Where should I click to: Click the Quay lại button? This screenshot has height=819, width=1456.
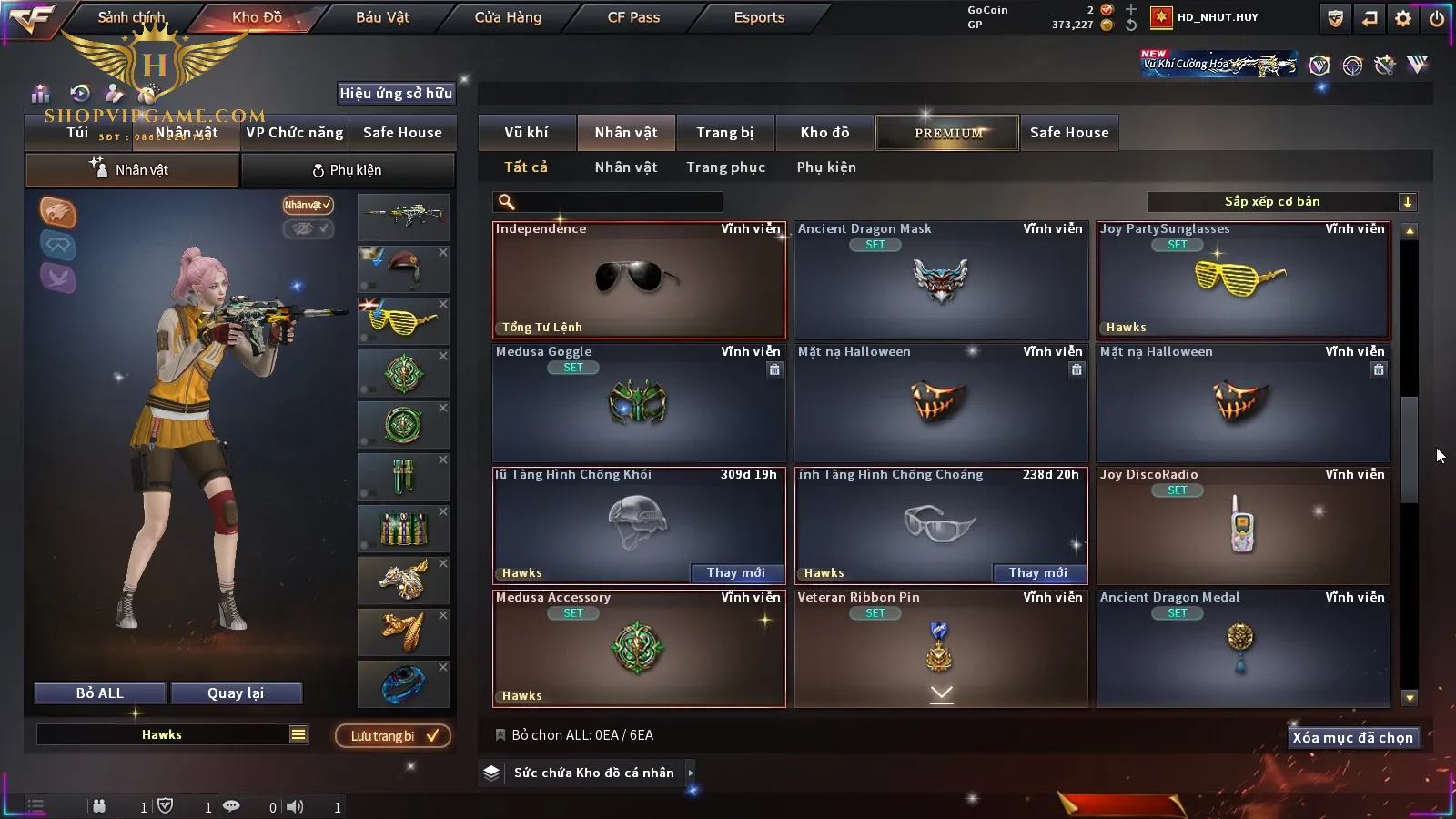tap(236, 693)
